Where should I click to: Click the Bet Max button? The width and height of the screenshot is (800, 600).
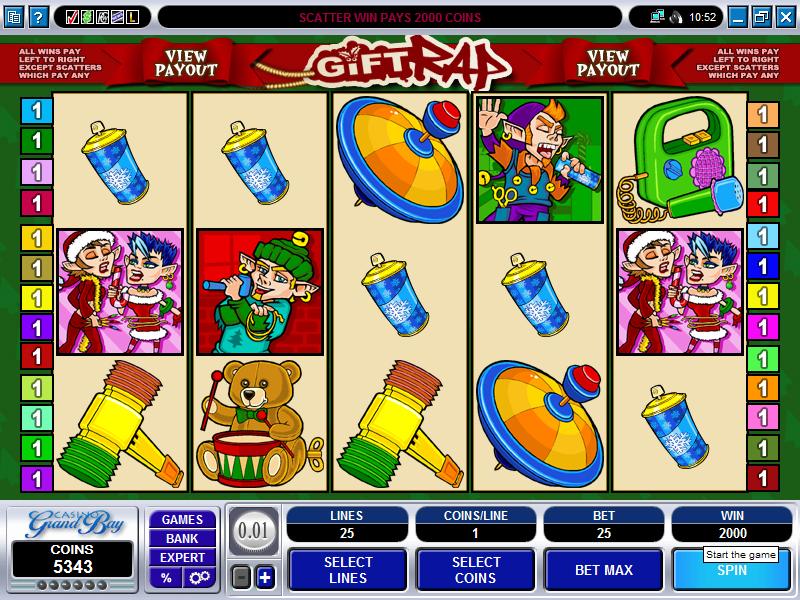click(603, 570)
